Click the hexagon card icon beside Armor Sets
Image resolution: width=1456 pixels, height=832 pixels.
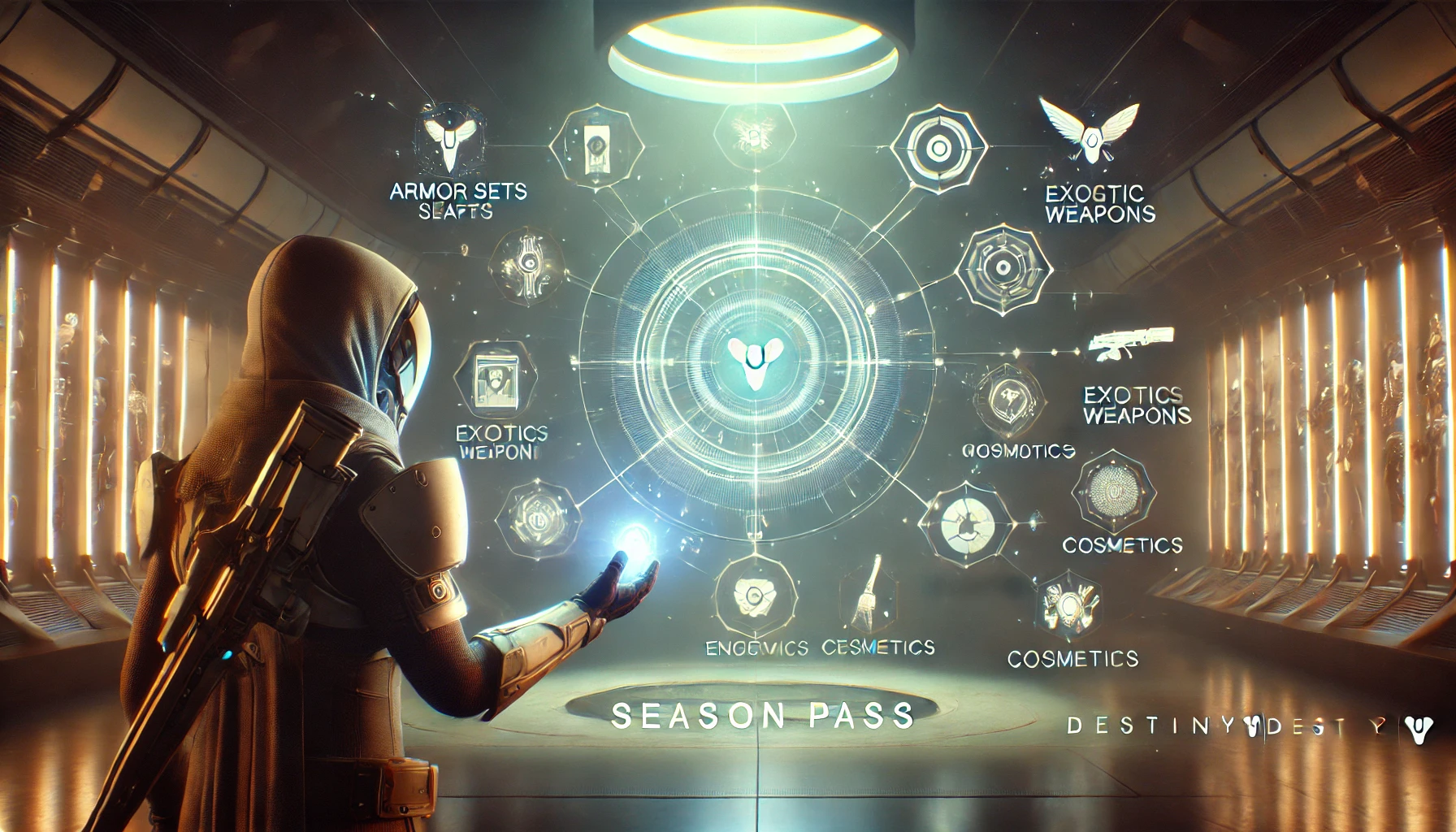pyautogui.click(x=596, y=148)
